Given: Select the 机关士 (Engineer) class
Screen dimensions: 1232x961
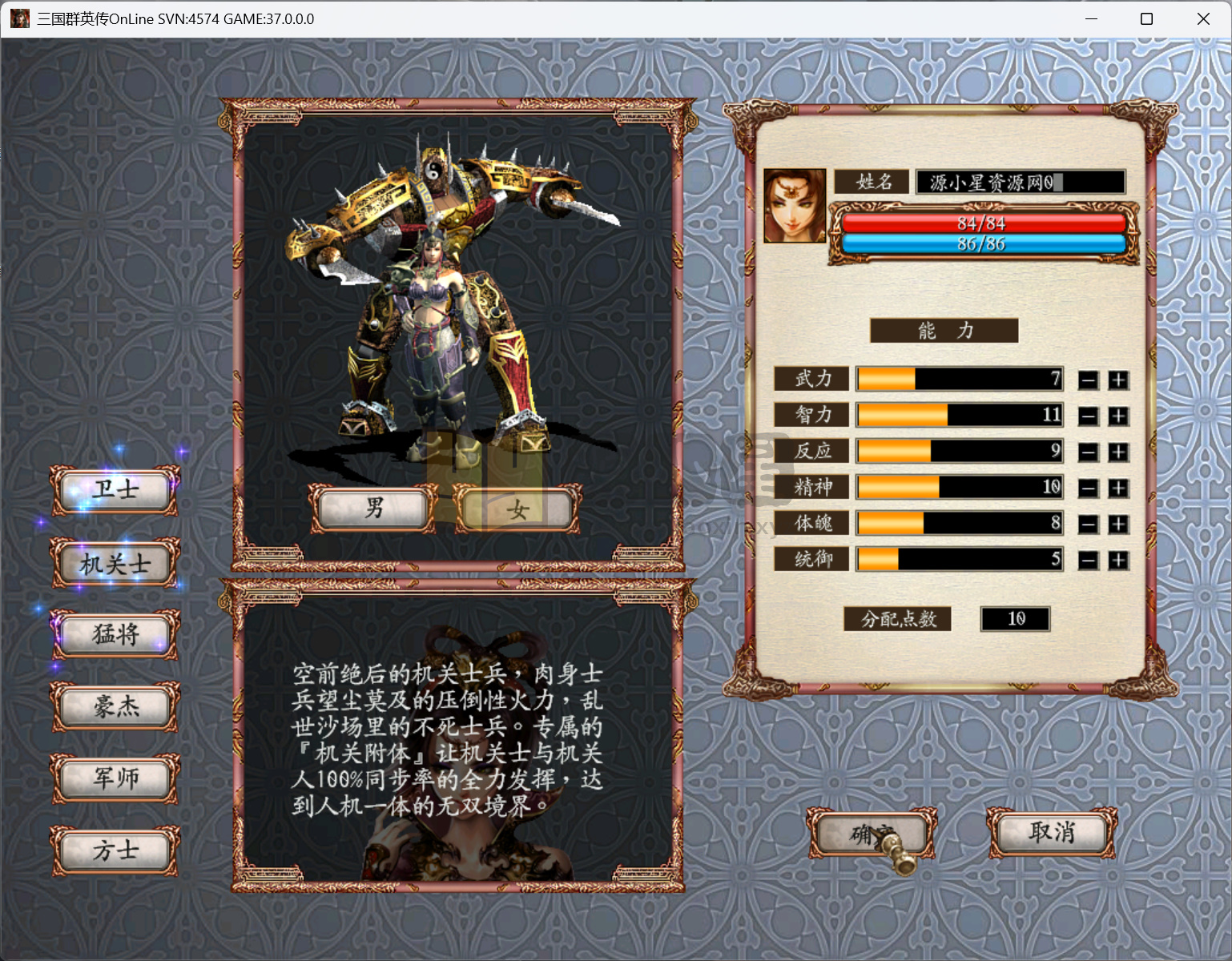Looking at the screenshot, I should (115, 562).
